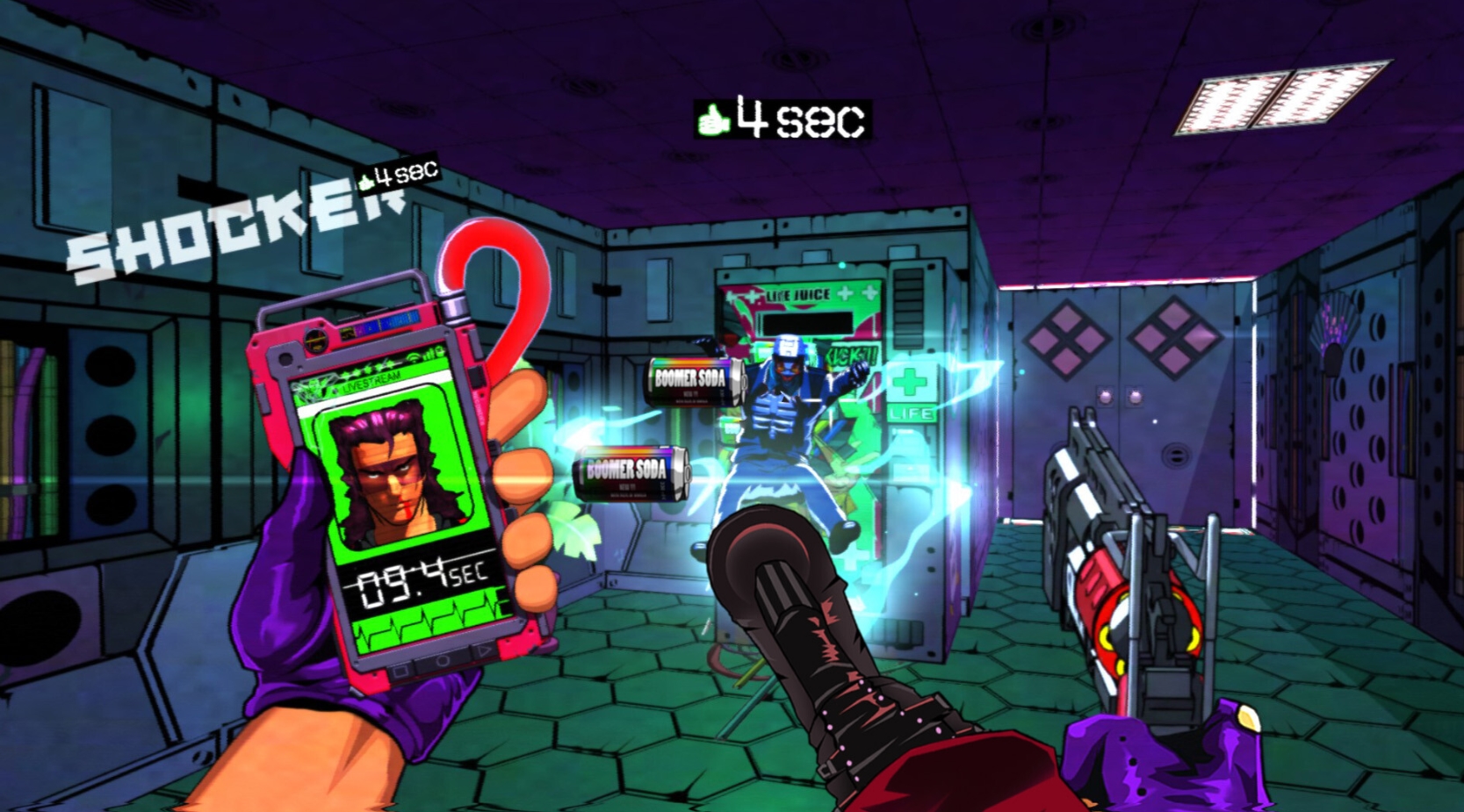
Task: Select the LIVESTREAM header tab
Action: coord(372,381)
